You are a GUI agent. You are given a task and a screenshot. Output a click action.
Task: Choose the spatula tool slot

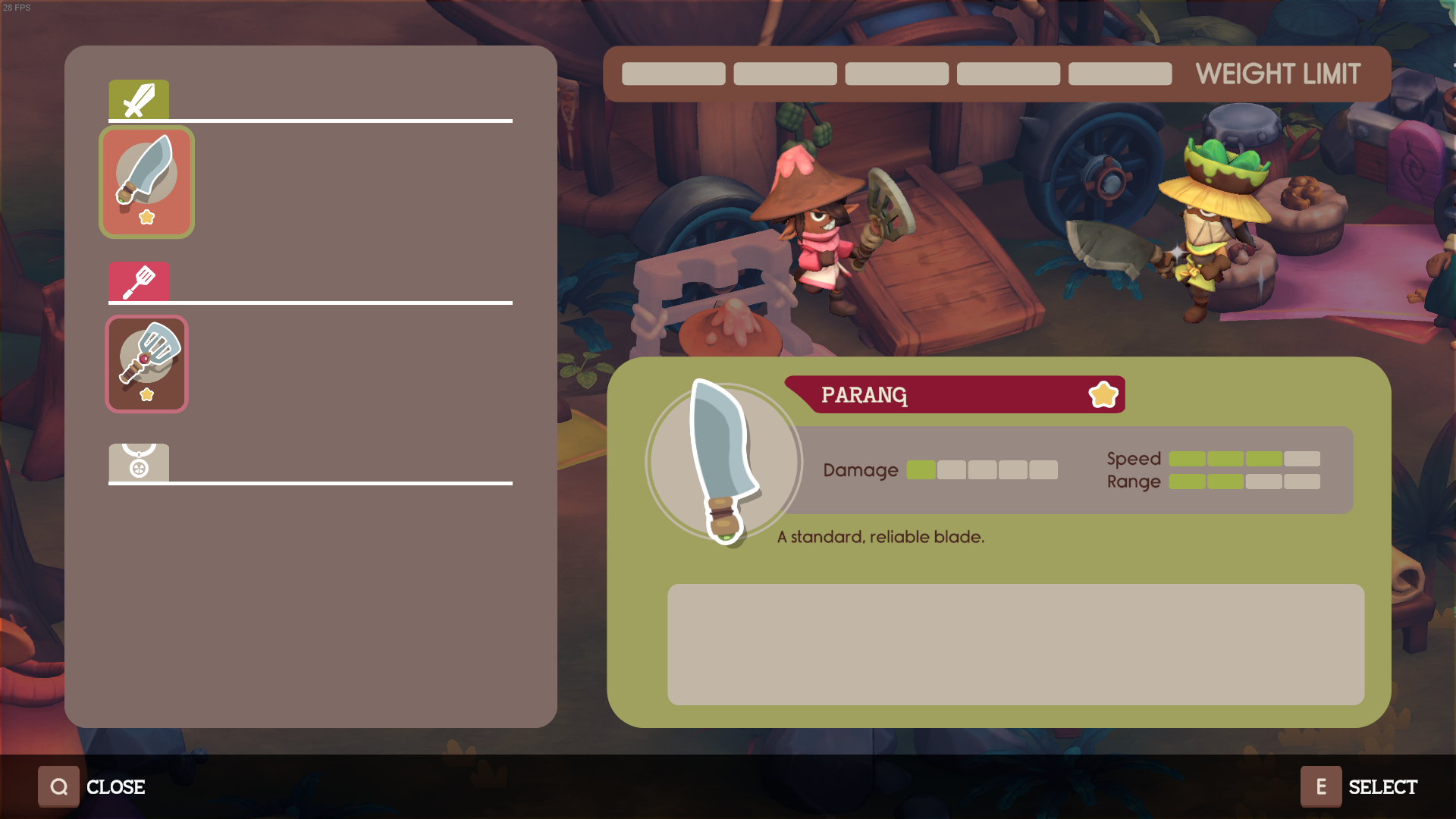click(146, 364)
